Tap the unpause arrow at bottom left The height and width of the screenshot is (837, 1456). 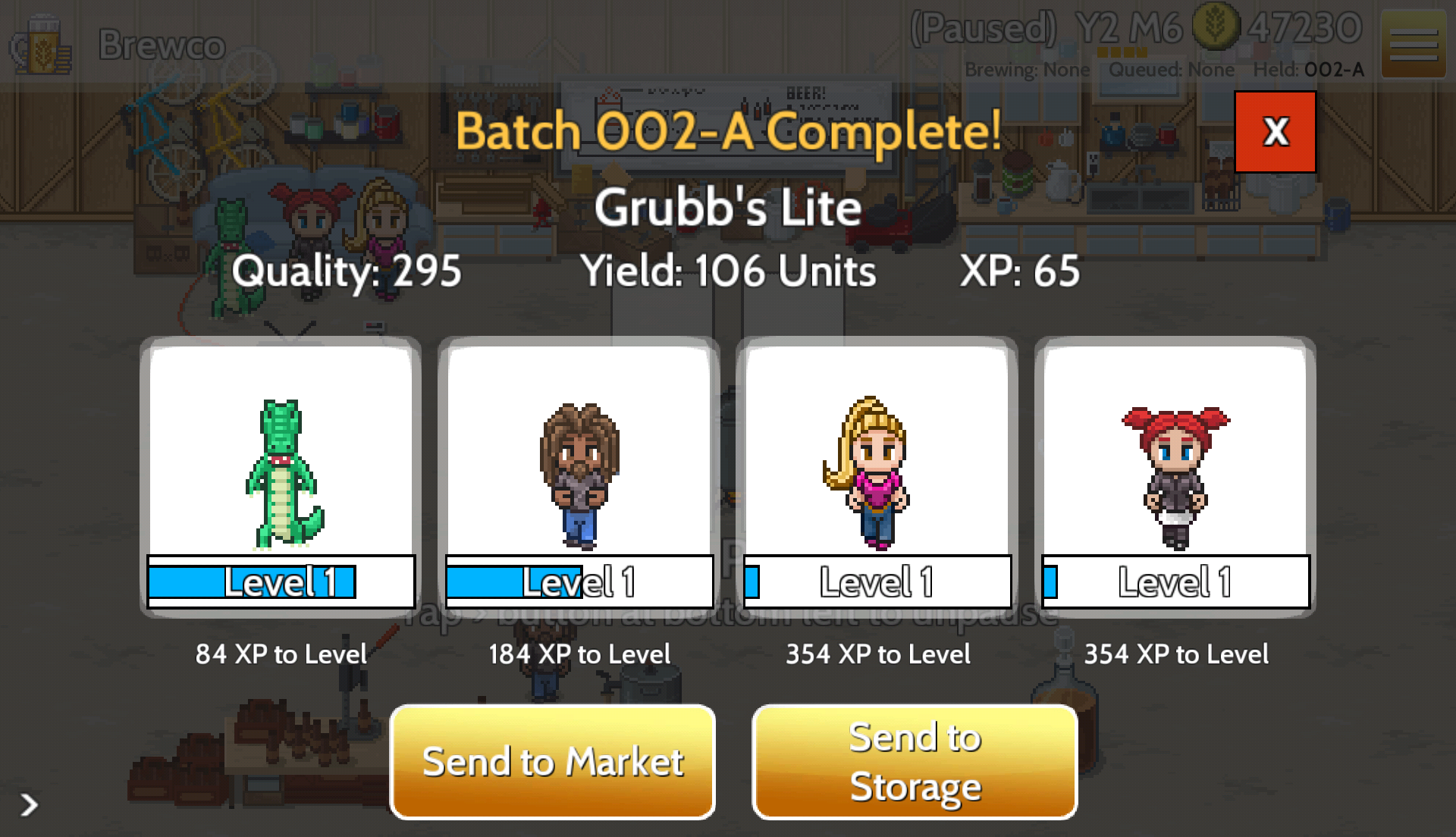tap(29, 806)
